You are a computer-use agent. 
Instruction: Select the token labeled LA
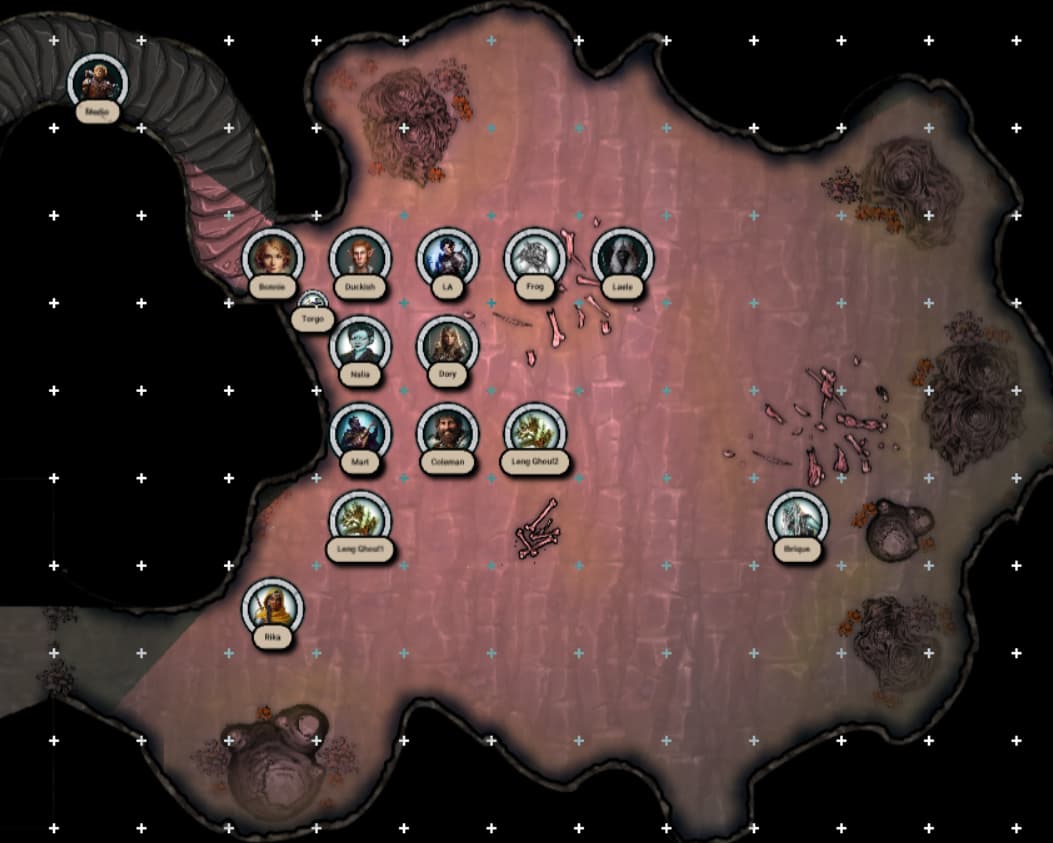[447, 258]
